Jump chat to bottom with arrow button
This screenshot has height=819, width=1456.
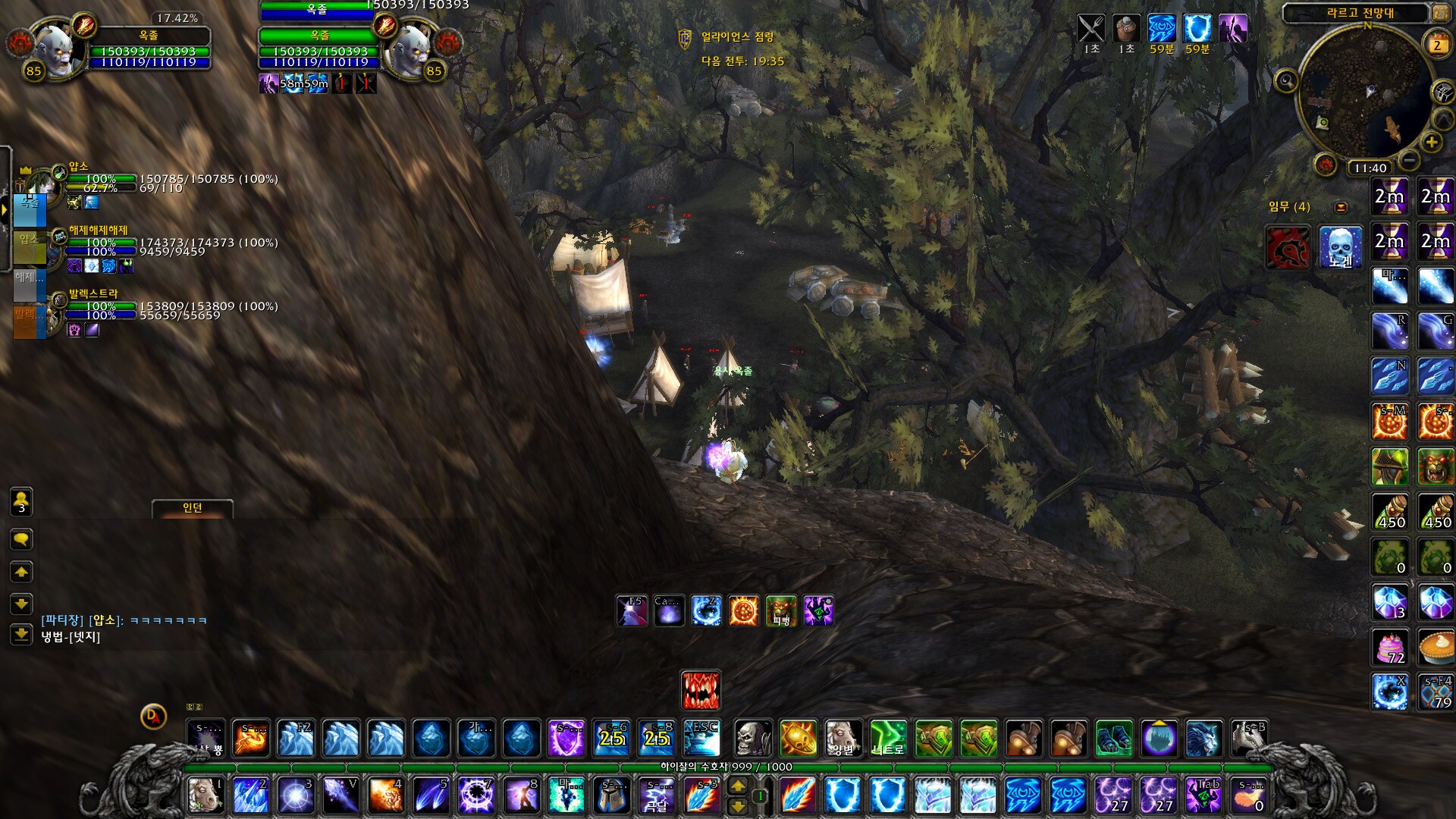coord(21,634)
